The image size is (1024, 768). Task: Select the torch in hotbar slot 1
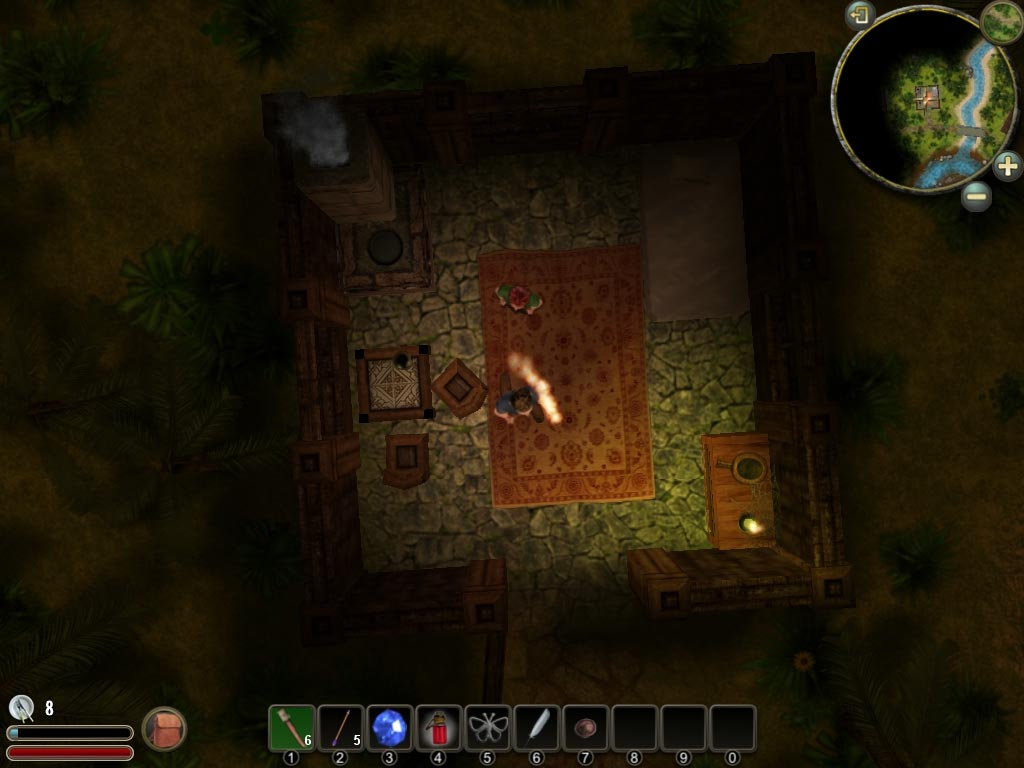(291, 727)
